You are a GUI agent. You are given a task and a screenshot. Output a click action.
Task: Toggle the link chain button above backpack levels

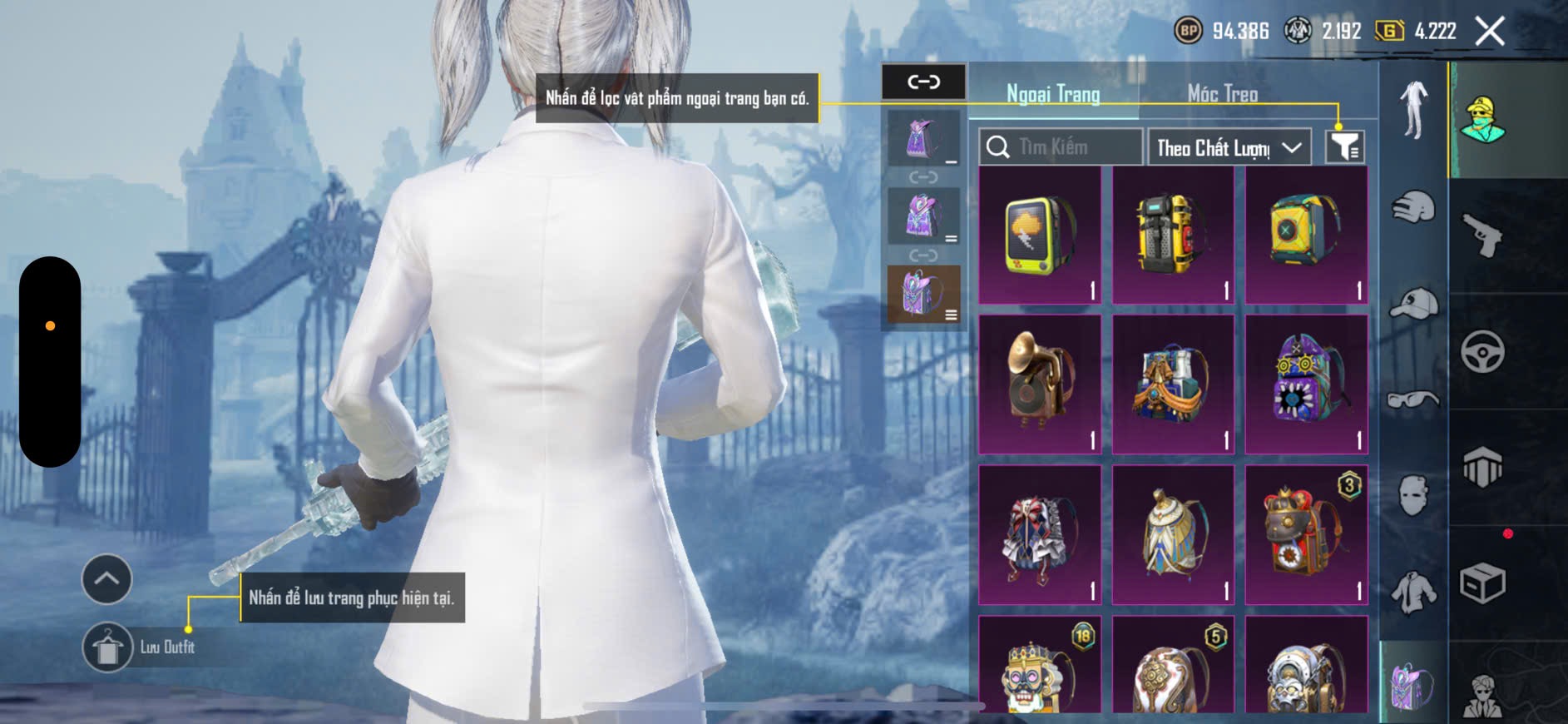click(x=923, y=82)
